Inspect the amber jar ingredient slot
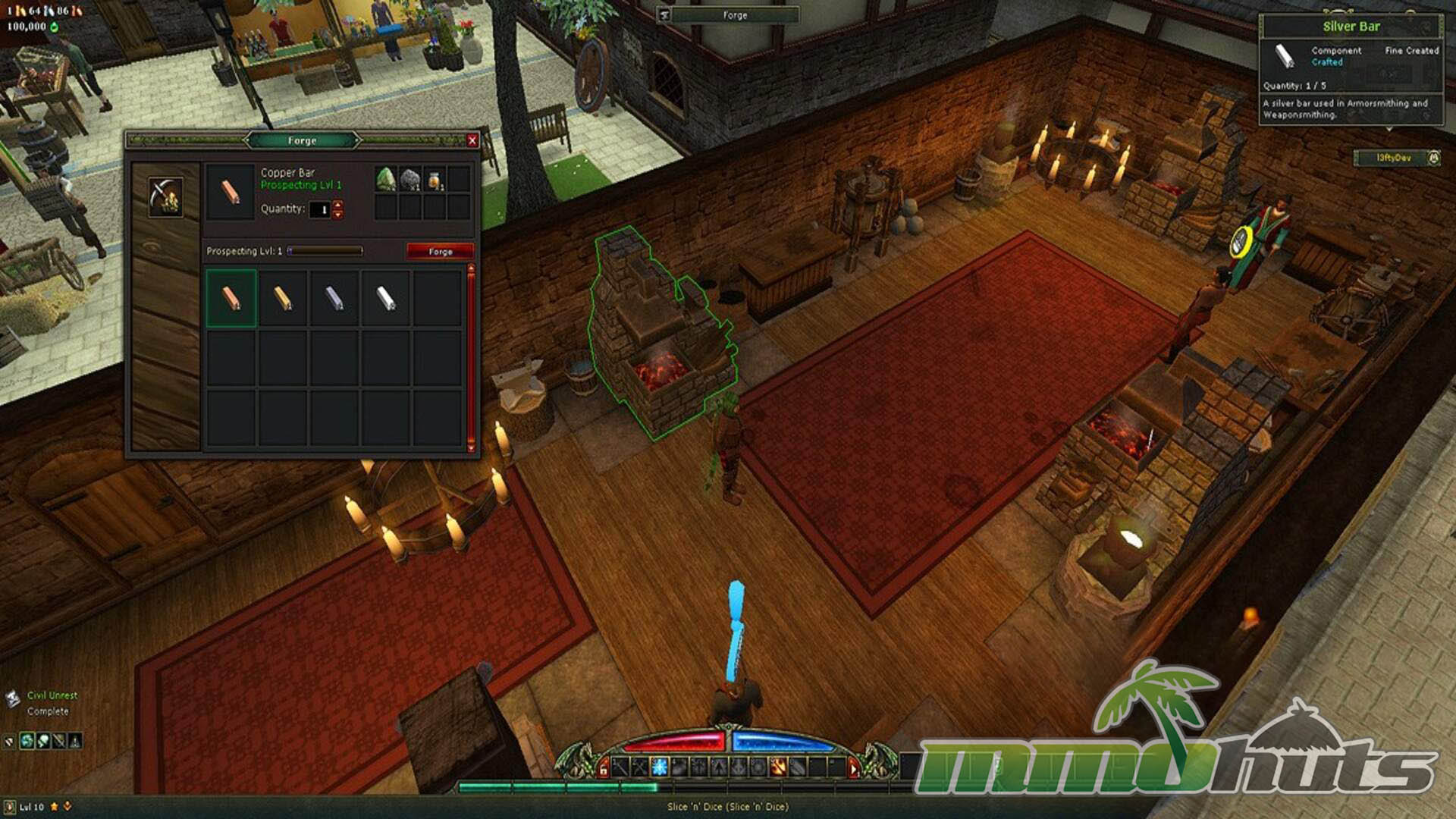Image resolution: width=1456 pixels, height=819 pixels. (435, 180)
